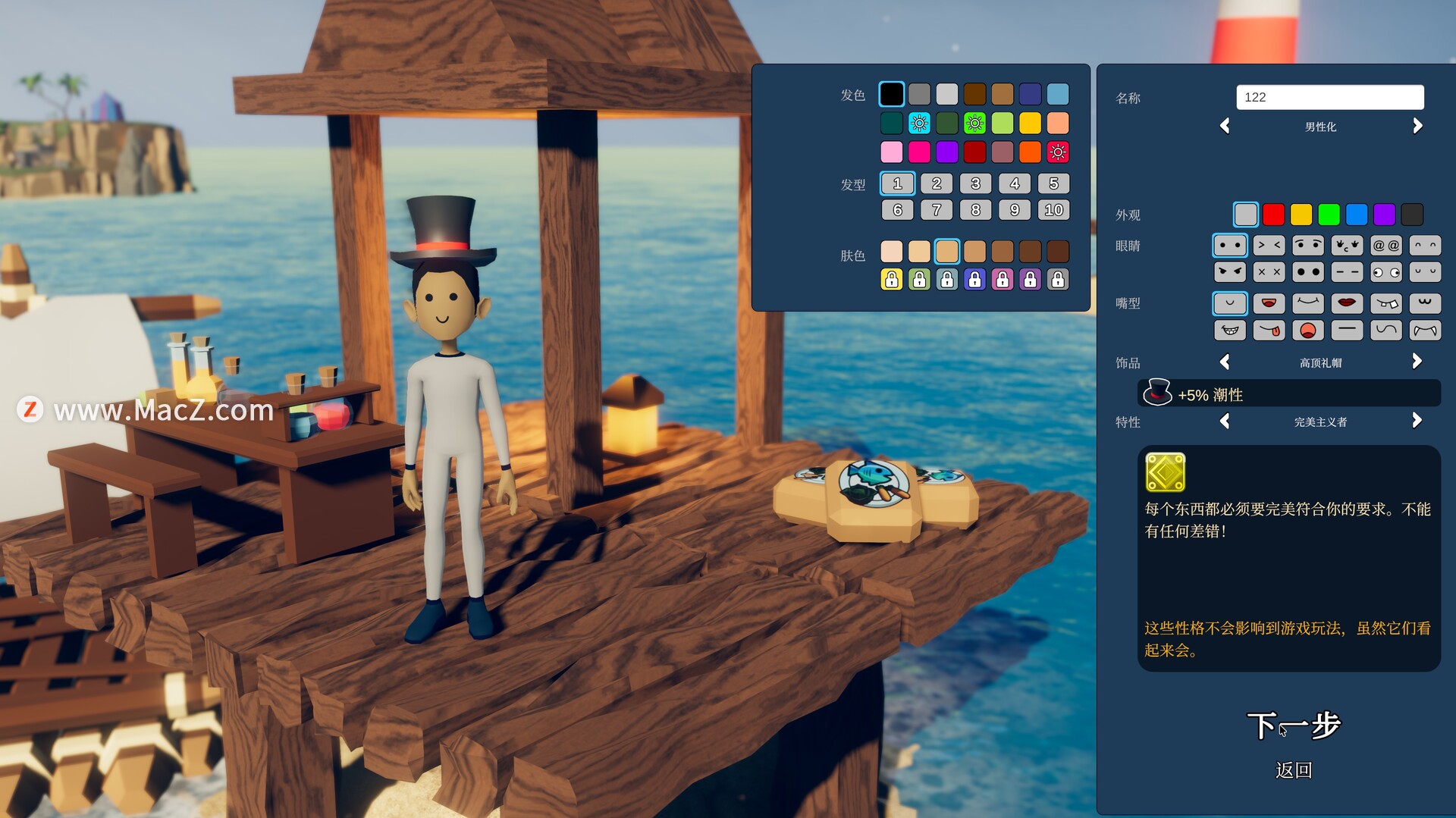Pick the hot pink hair color
Viewport: 1456px width, 818px height.
[x=919, y=152]
